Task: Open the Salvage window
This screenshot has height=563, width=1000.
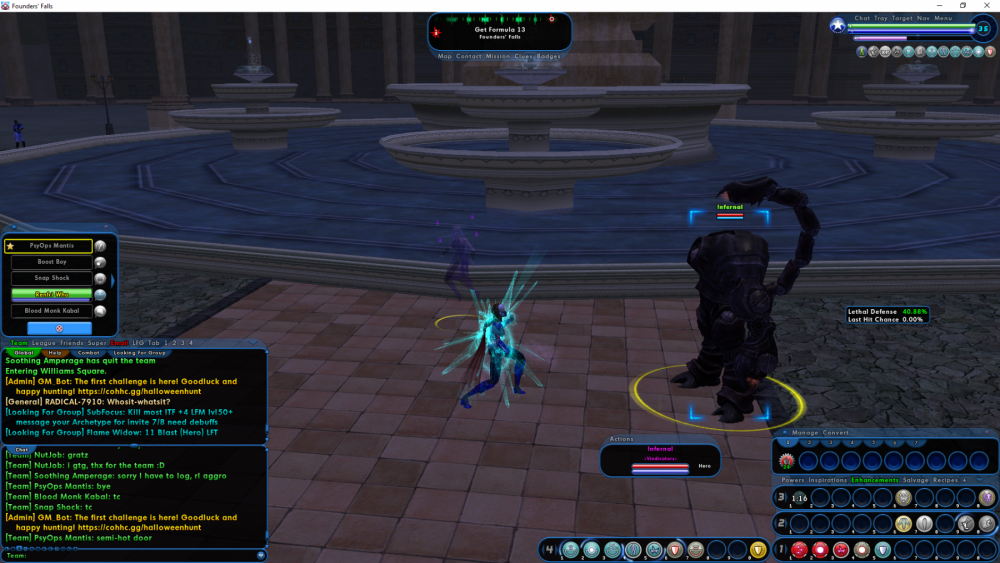Action: tap(916, 480)
